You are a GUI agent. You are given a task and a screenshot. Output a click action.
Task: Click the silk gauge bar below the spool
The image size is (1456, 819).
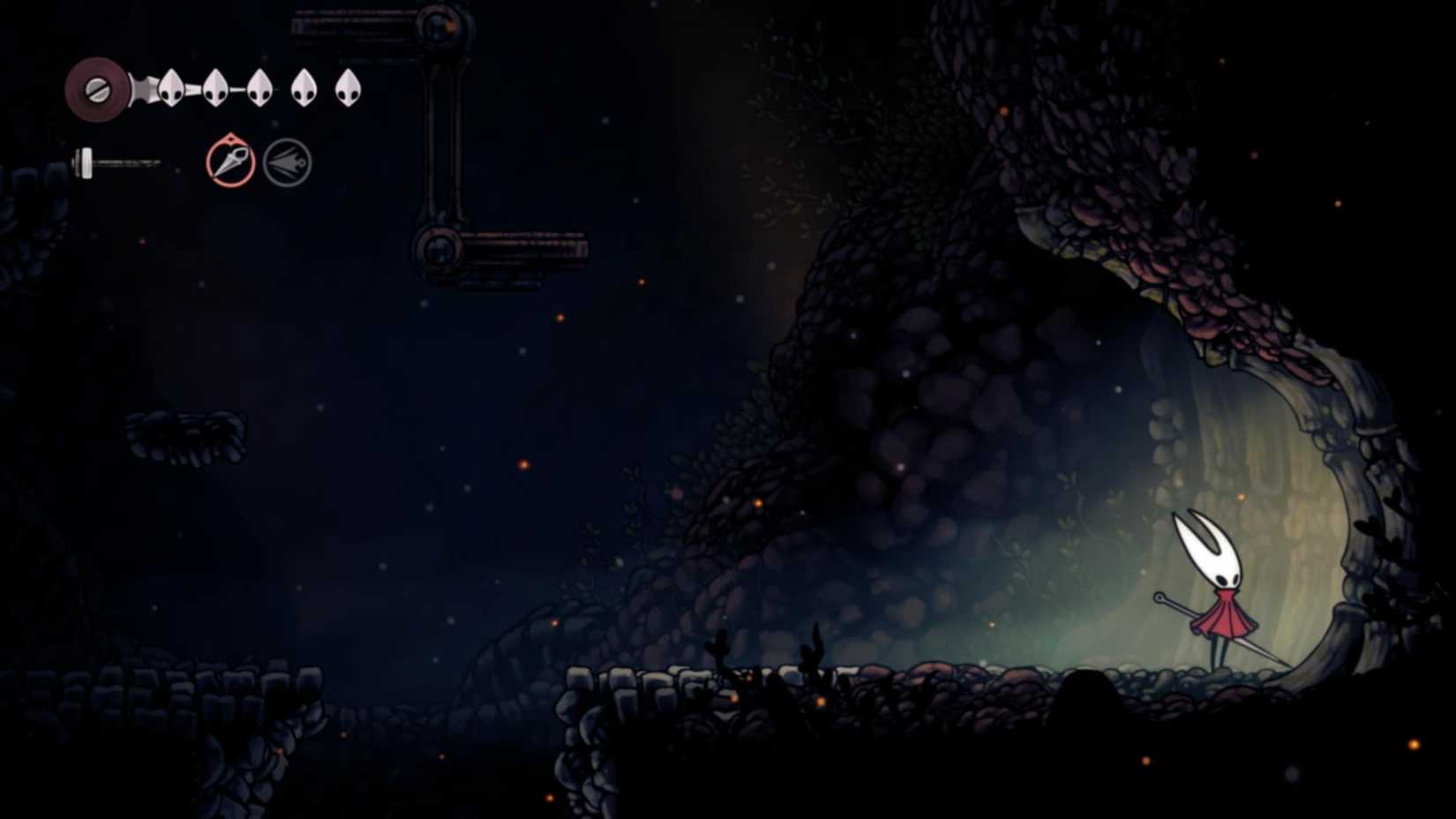[119, 162]
